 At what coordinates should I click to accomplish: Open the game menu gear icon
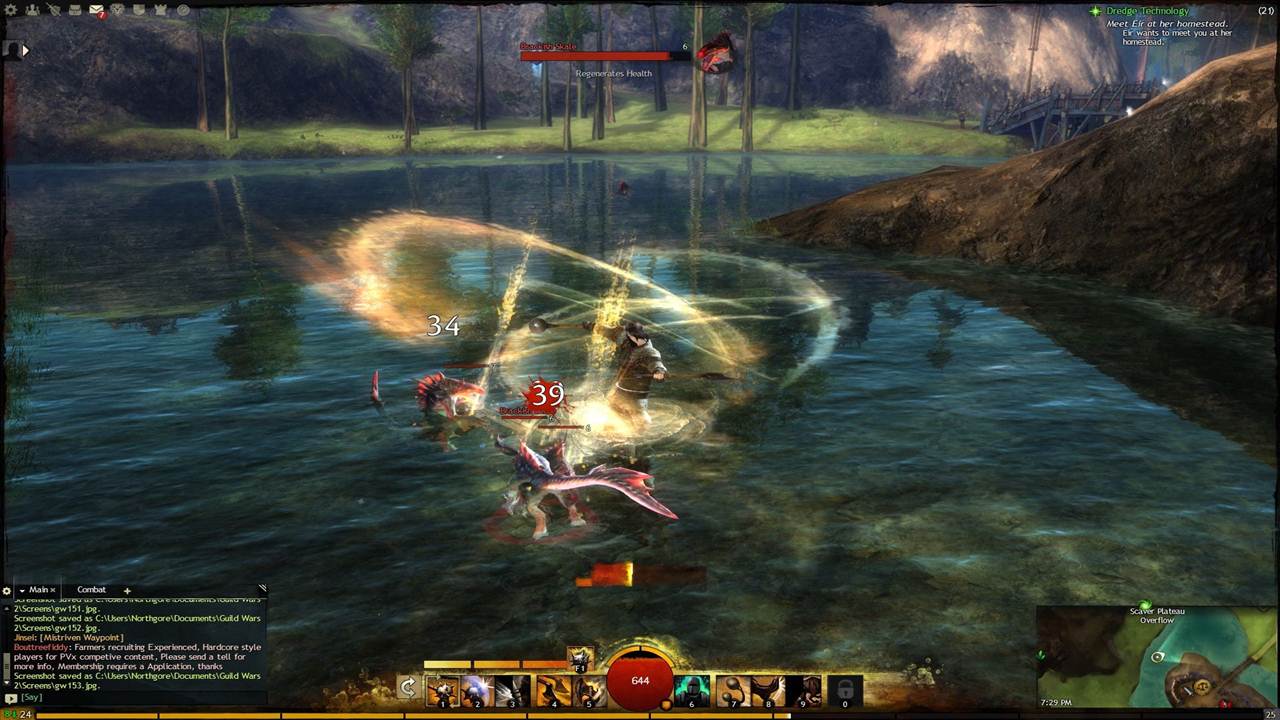tap(11, 10)
